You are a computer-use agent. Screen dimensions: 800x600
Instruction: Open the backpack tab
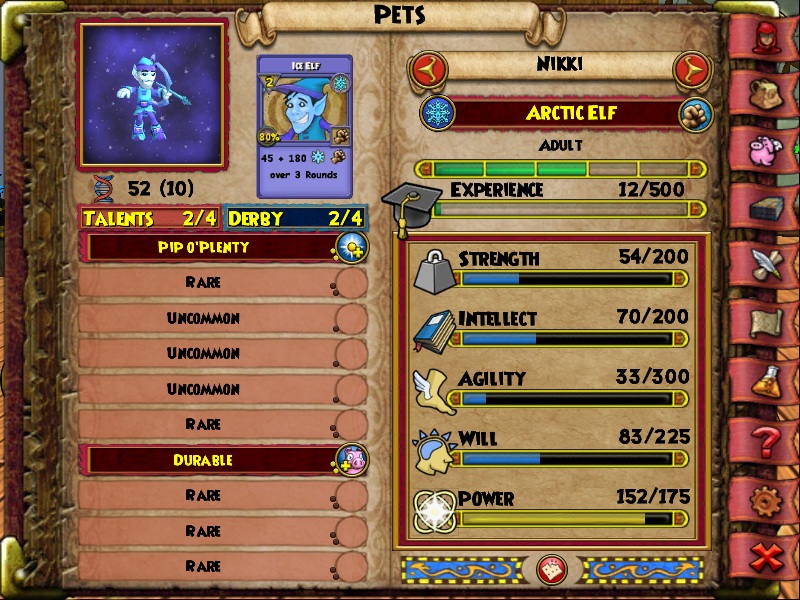[767, 93]
